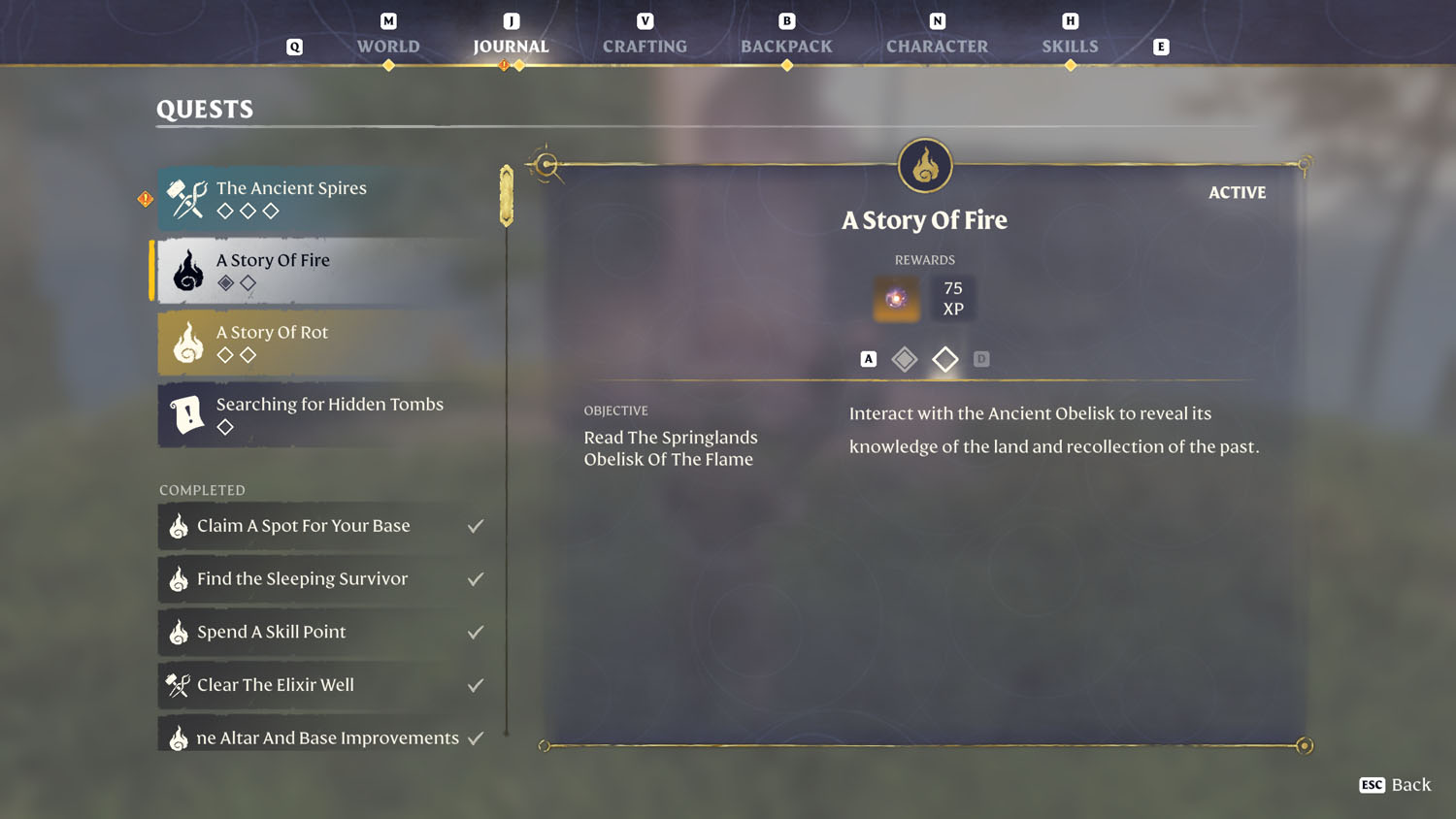
Task: Select the second quest step diamond
Action: click(x=944, y=359)
